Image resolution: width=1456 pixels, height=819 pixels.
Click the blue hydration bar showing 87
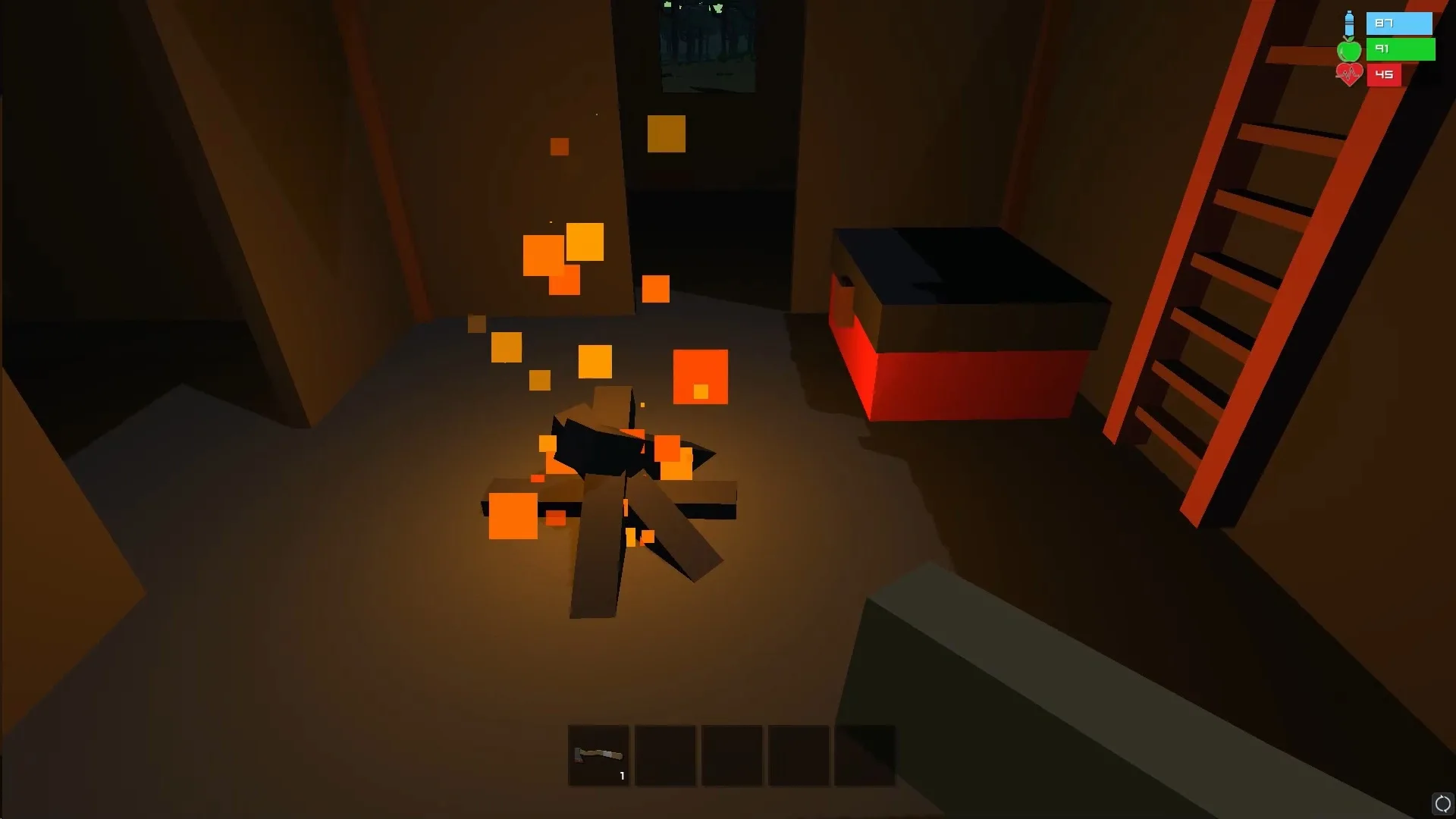tap(1399, 24)
